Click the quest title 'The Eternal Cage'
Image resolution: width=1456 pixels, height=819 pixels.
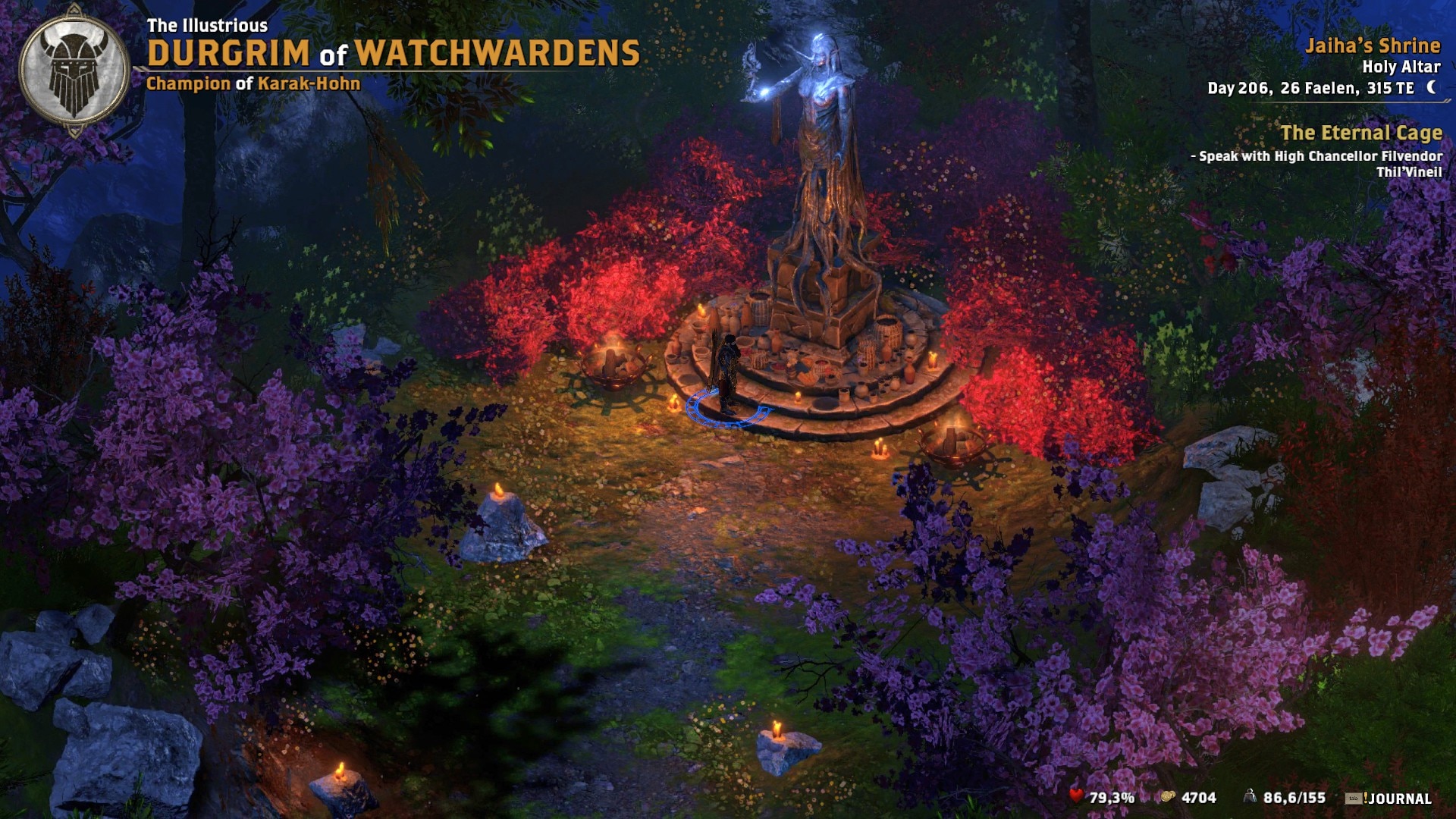[x=1363, y=133]
